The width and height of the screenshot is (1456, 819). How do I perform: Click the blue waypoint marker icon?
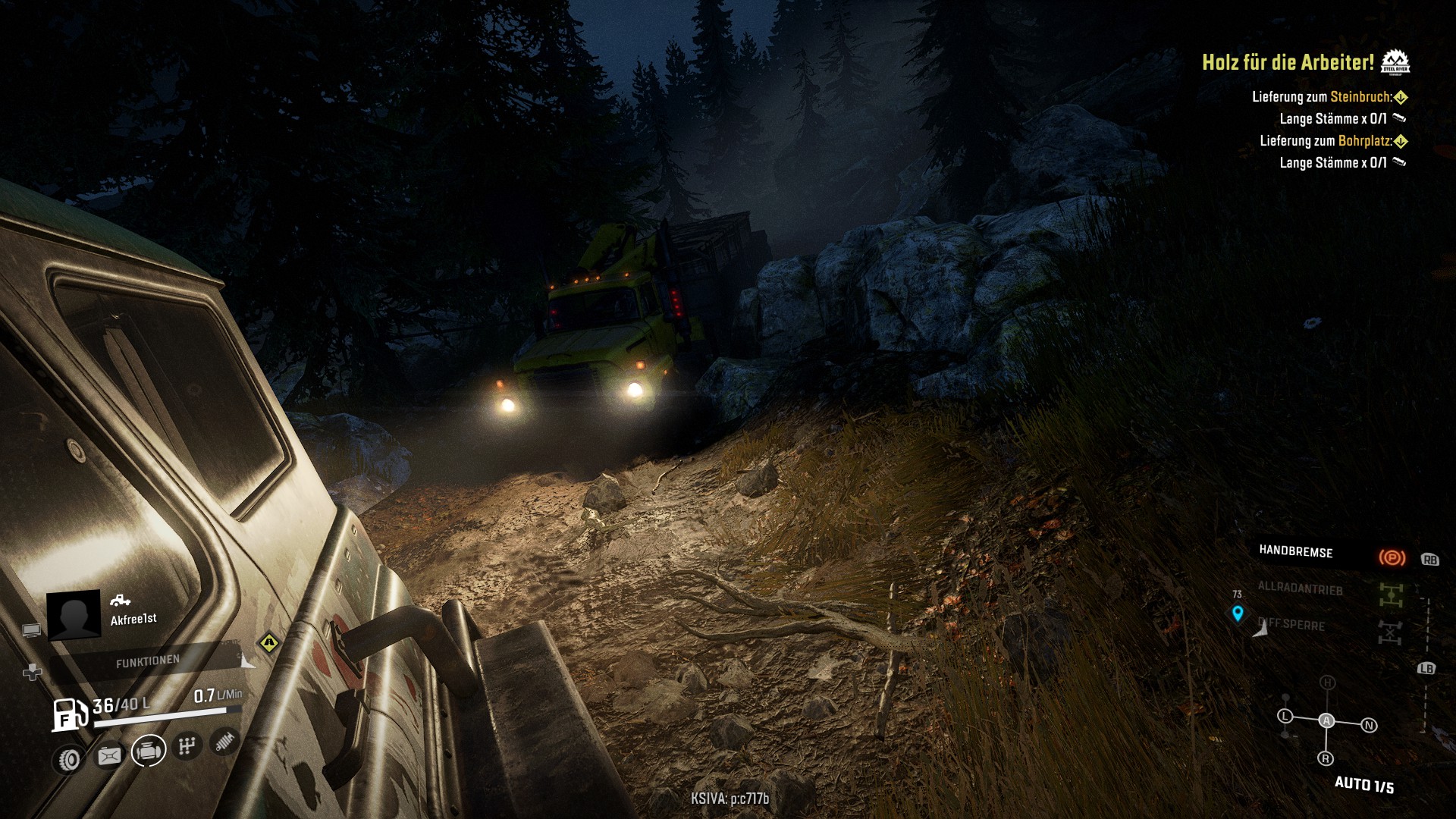(1238, 613)
